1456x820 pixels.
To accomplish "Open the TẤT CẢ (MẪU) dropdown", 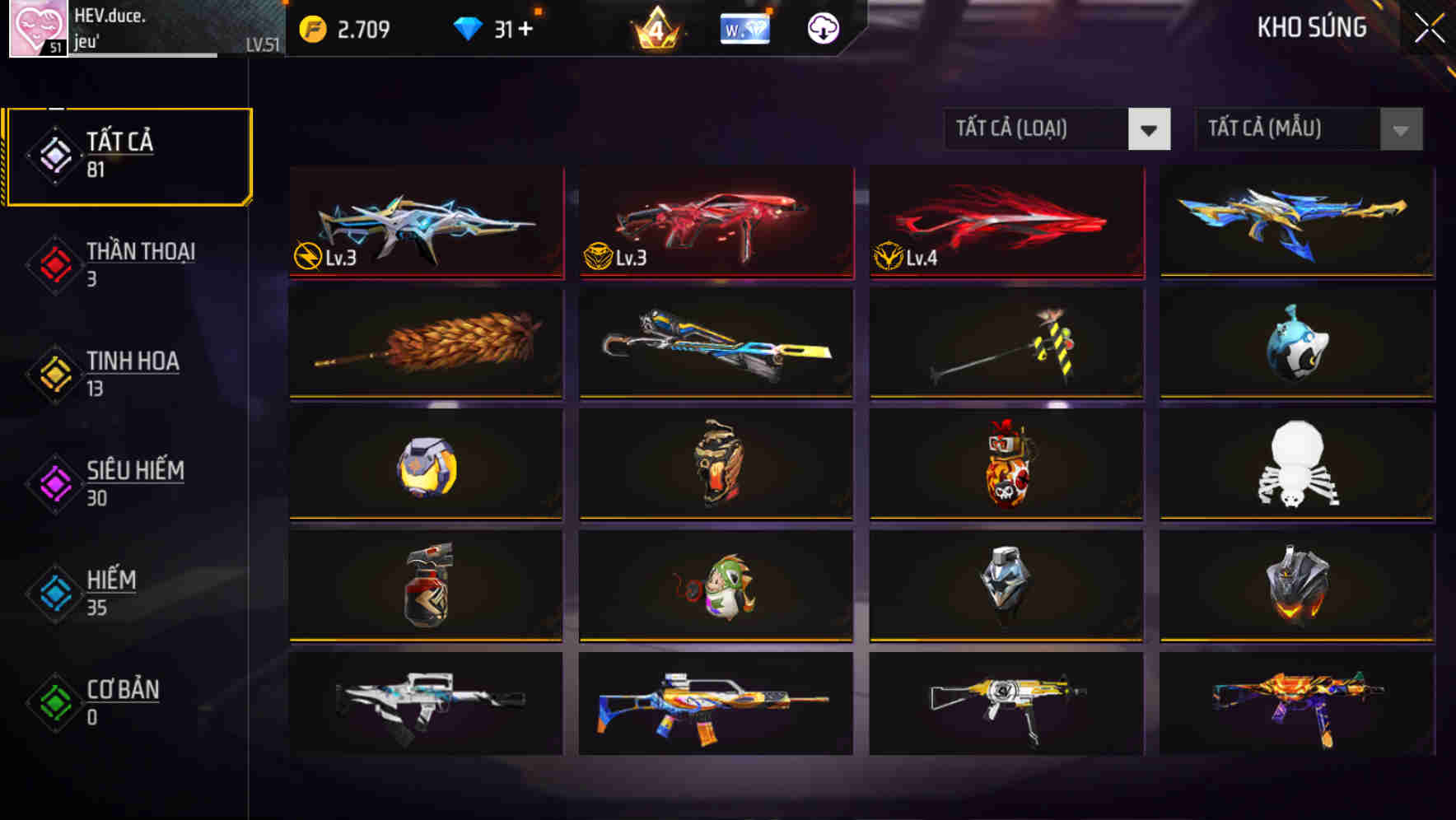I will [x=1309, y=130].
